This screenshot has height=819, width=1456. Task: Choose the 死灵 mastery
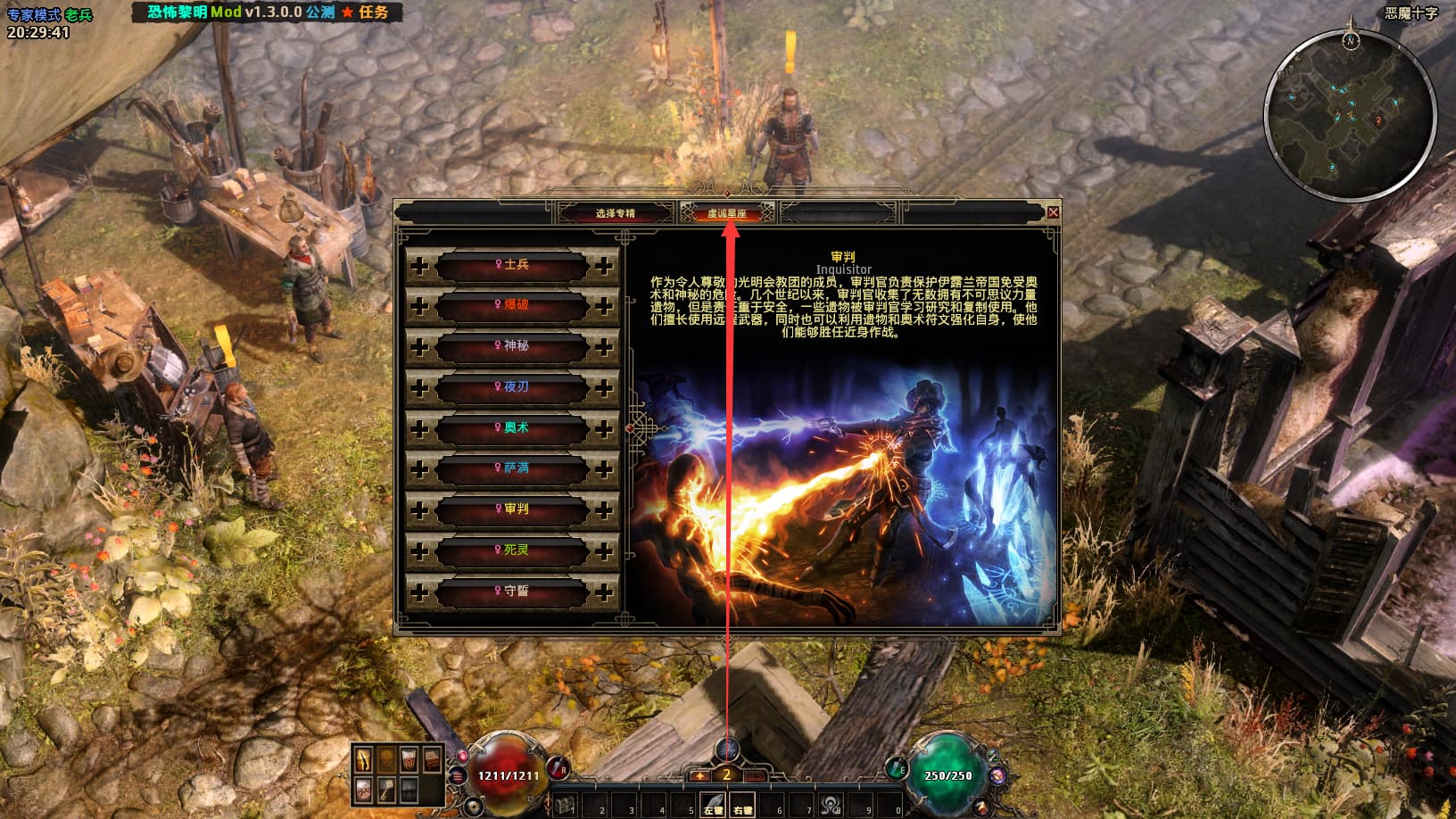(x=512, y=550)
